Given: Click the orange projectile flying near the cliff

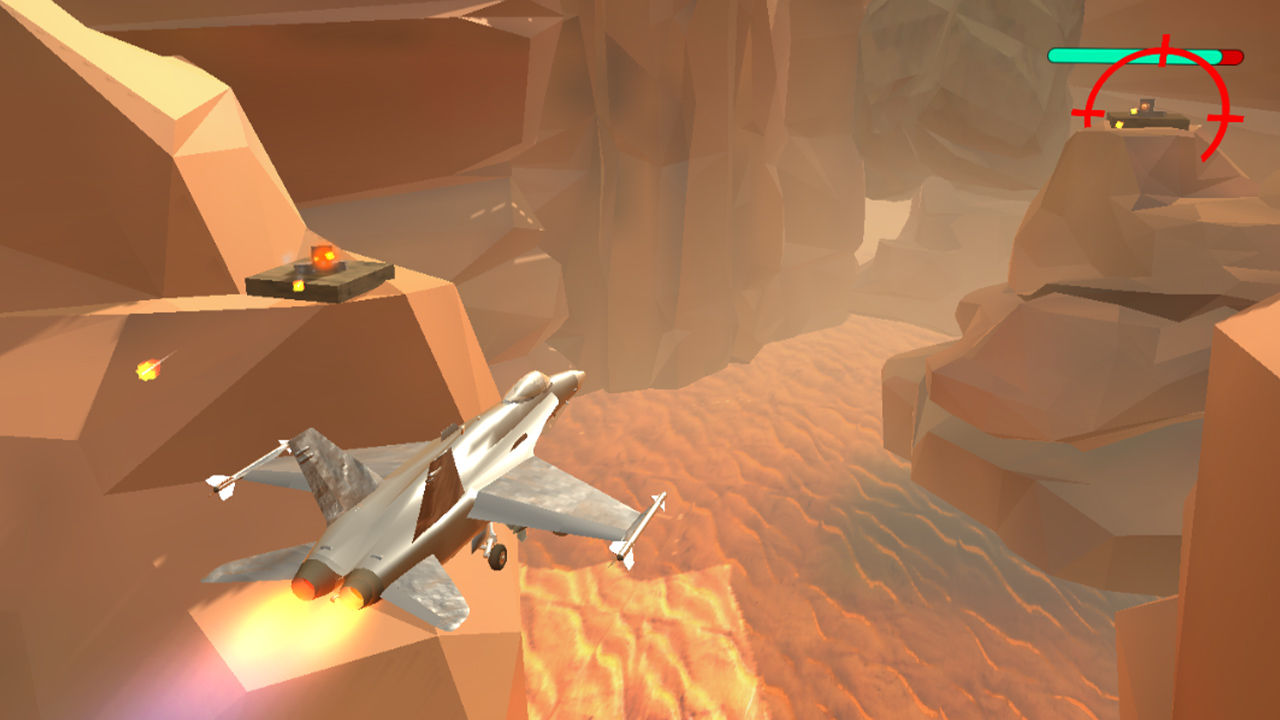Looking at the screenshot, I should tap(148, 372).
